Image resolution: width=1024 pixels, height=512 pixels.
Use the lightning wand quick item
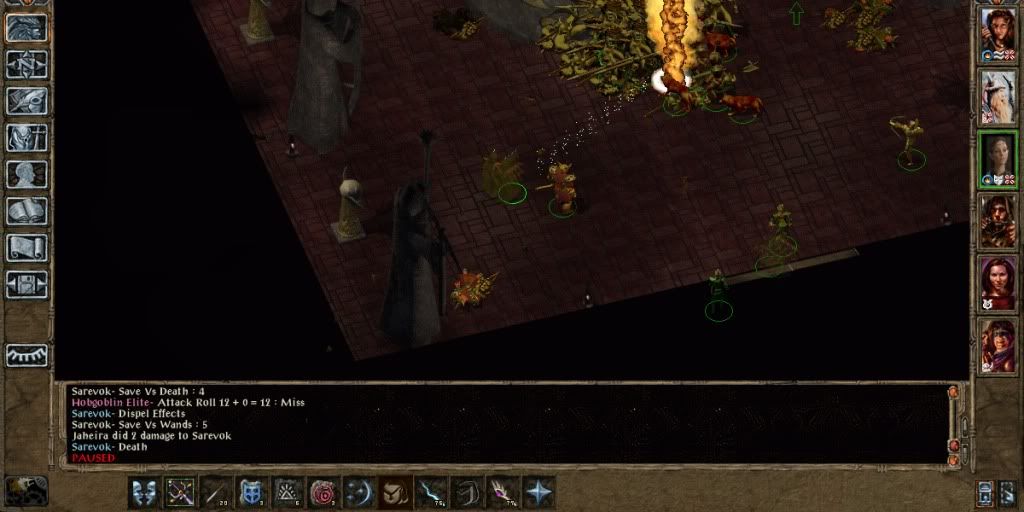pos(430,491)
